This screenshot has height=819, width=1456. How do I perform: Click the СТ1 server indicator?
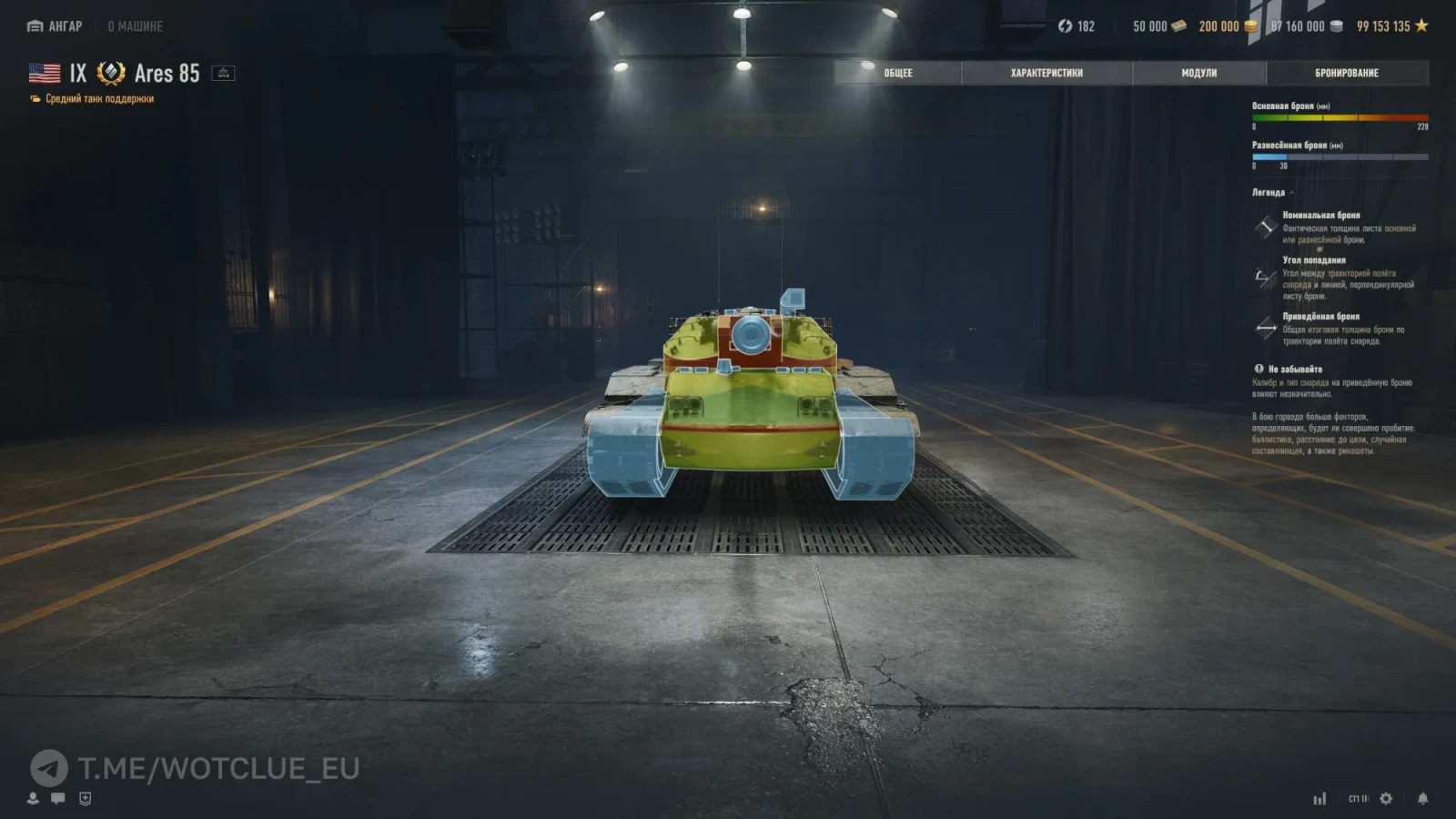point(1358,799)
